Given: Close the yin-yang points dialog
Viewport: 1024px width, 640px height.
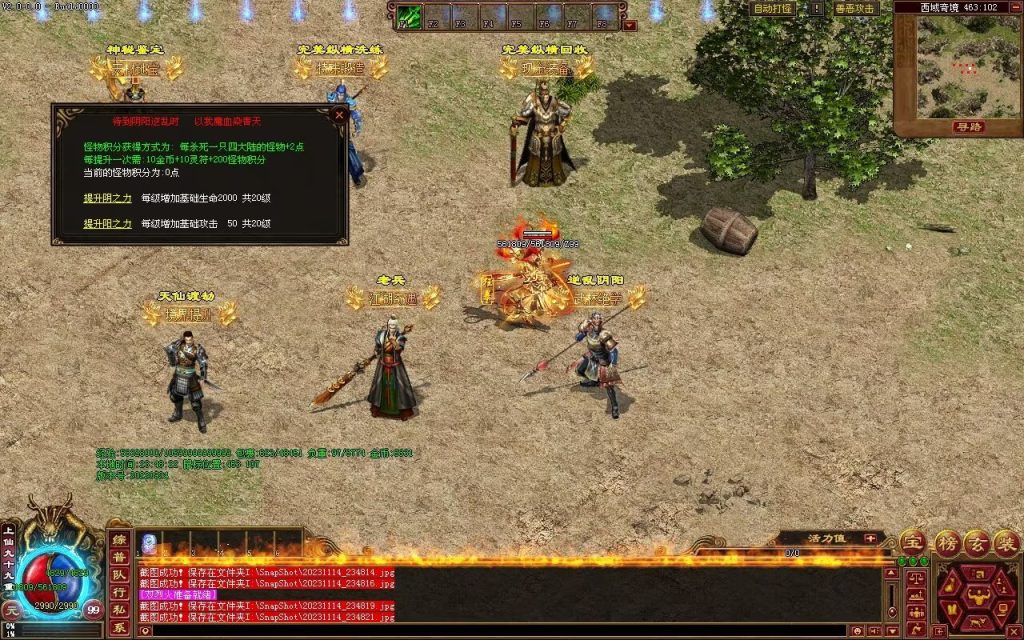Looking at the screenshot, I should point(339,115).
